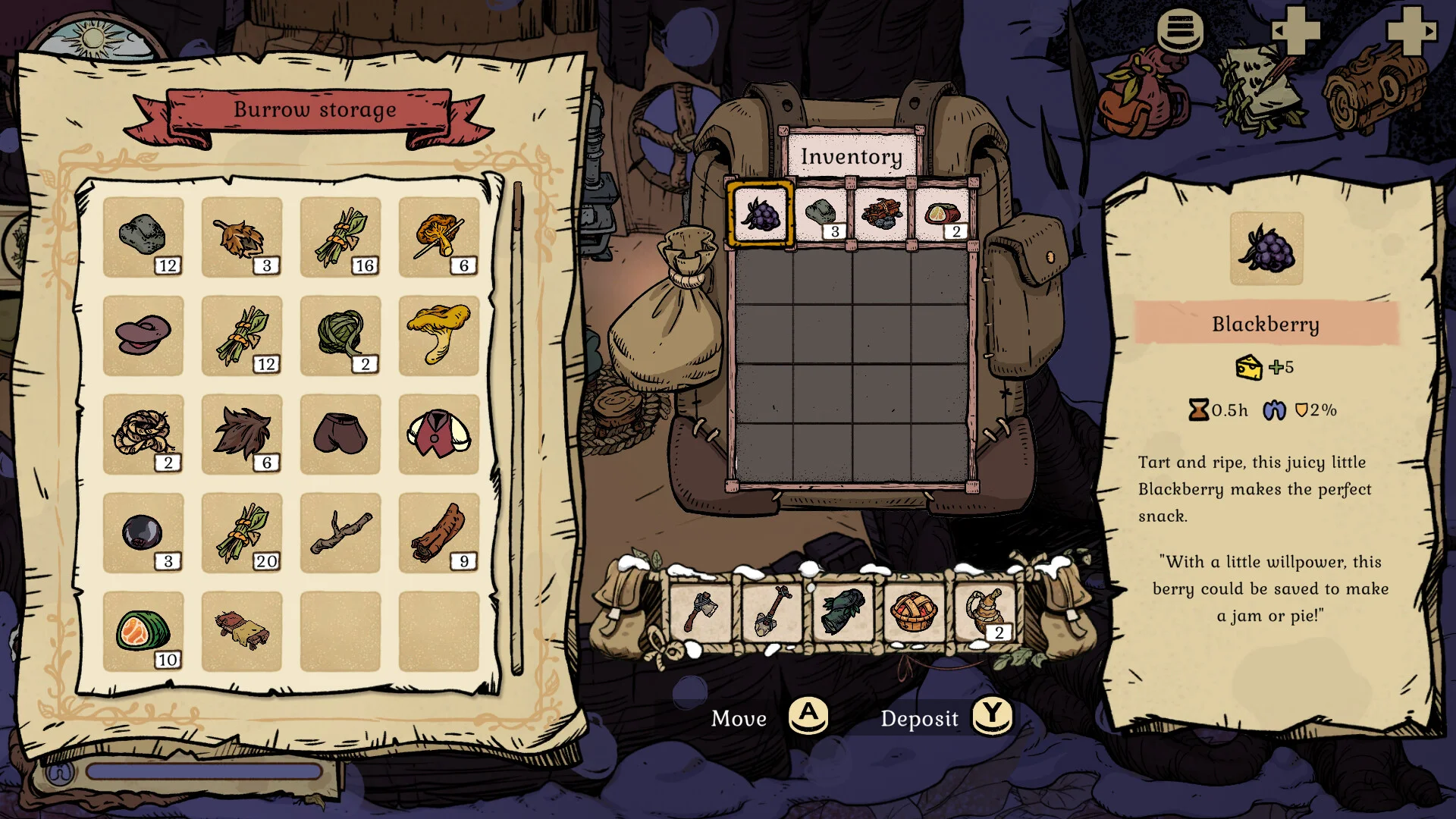
Task: Pick the orange mushroom on a stick
Action: coord(439,237)
